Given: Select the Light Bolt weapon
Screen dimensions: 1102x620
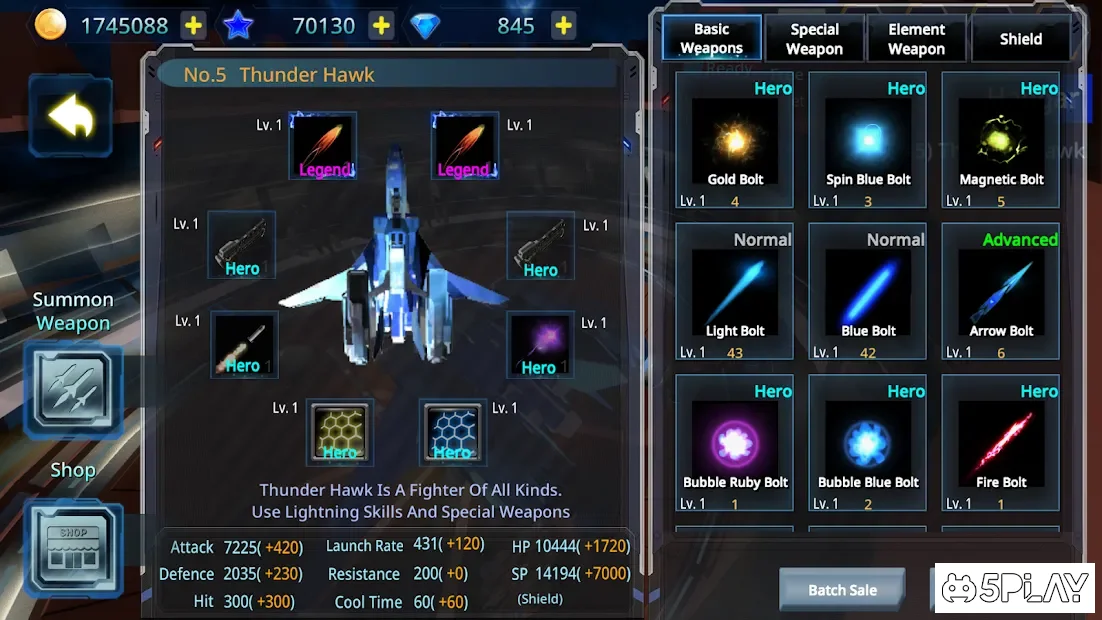Looking at the screenshot, I should coord(735,291).
